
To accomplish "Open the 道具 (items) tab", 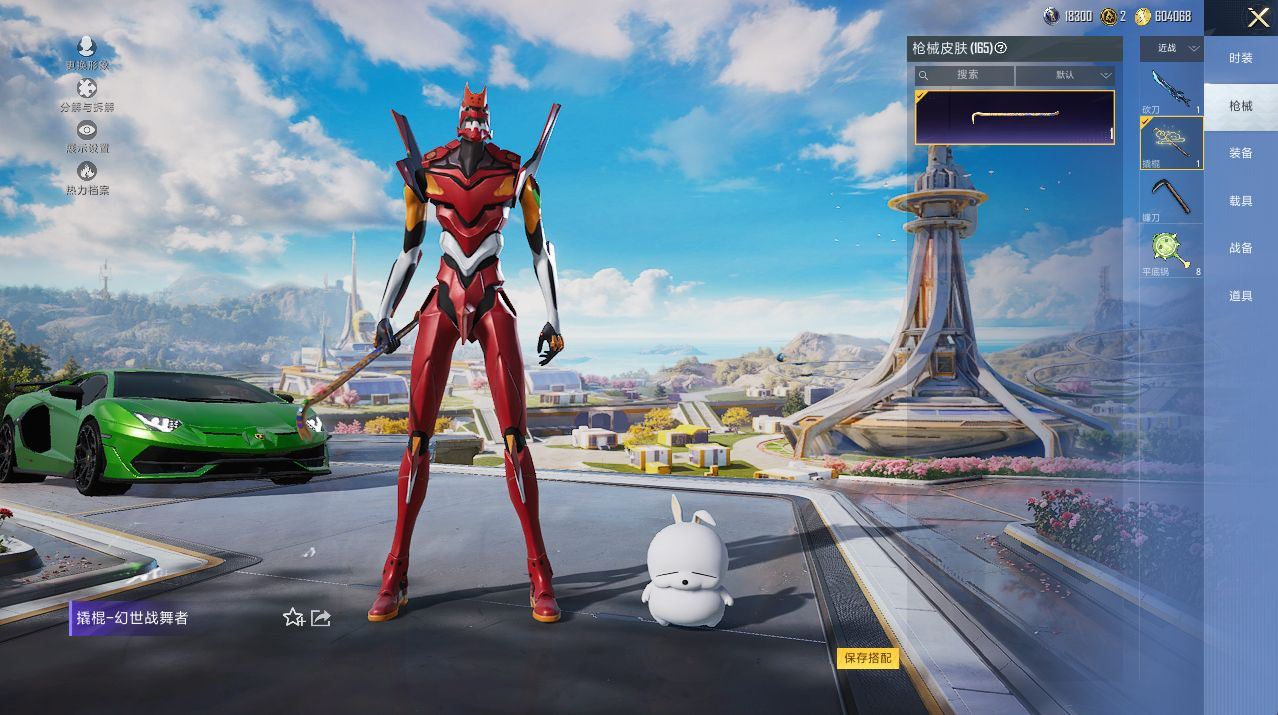I will (x=1241, y=296).
